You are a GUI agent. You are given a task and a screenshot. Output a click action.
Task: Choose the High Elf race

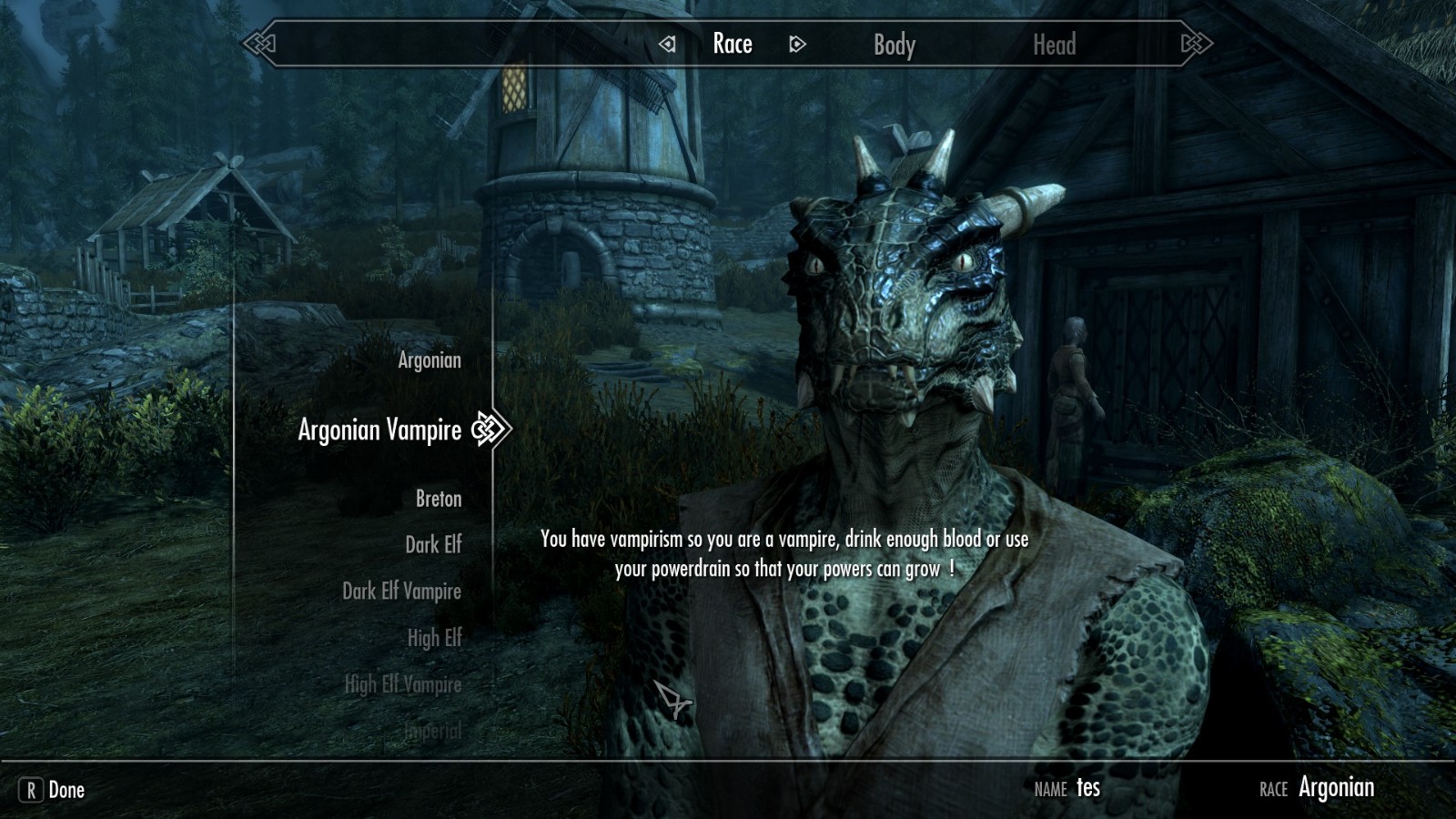click(434, 638)
